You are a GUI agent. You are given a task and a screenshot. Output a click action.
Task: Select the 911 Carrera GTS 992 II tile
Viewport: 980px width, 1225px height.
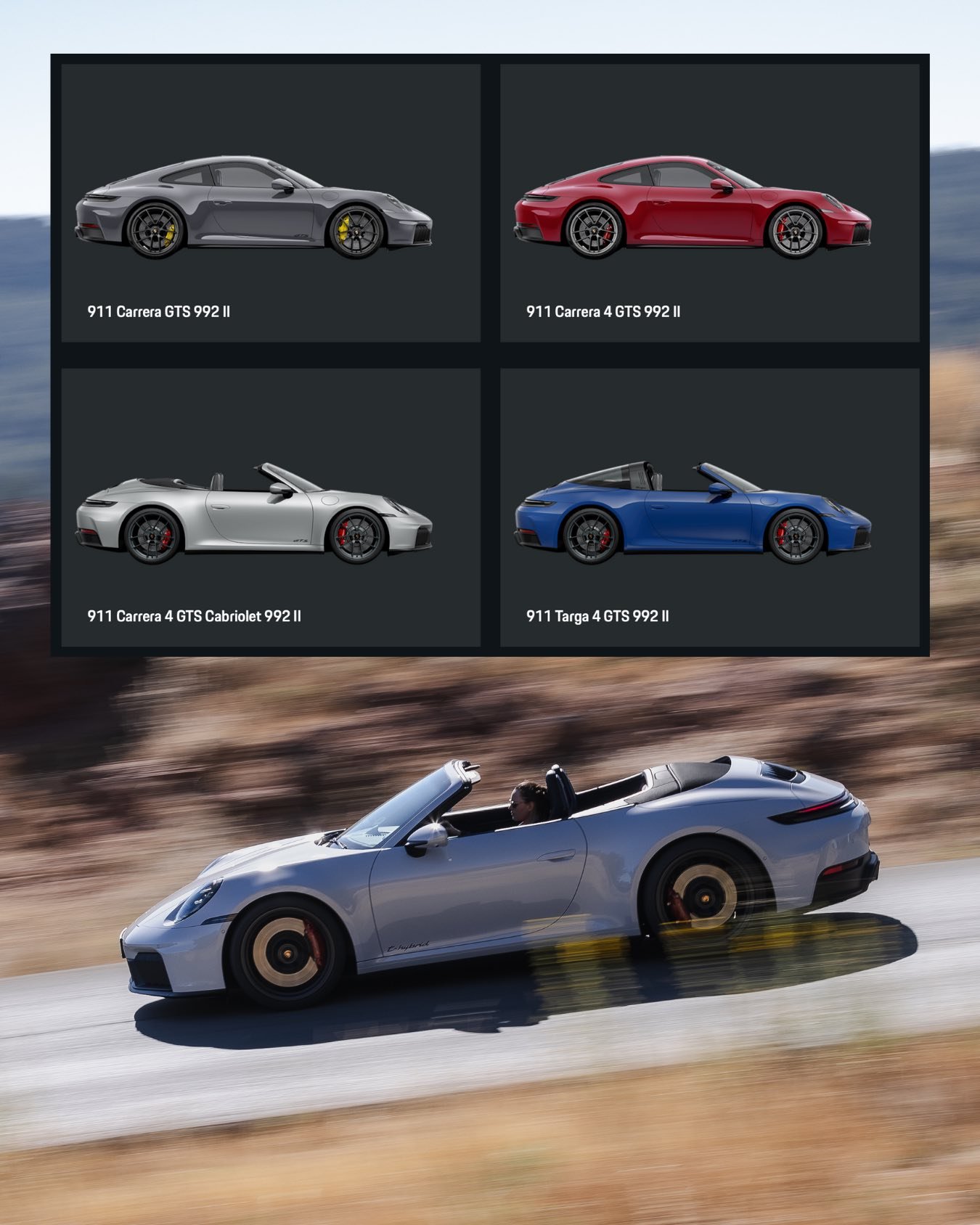click(x=270, y=203)
